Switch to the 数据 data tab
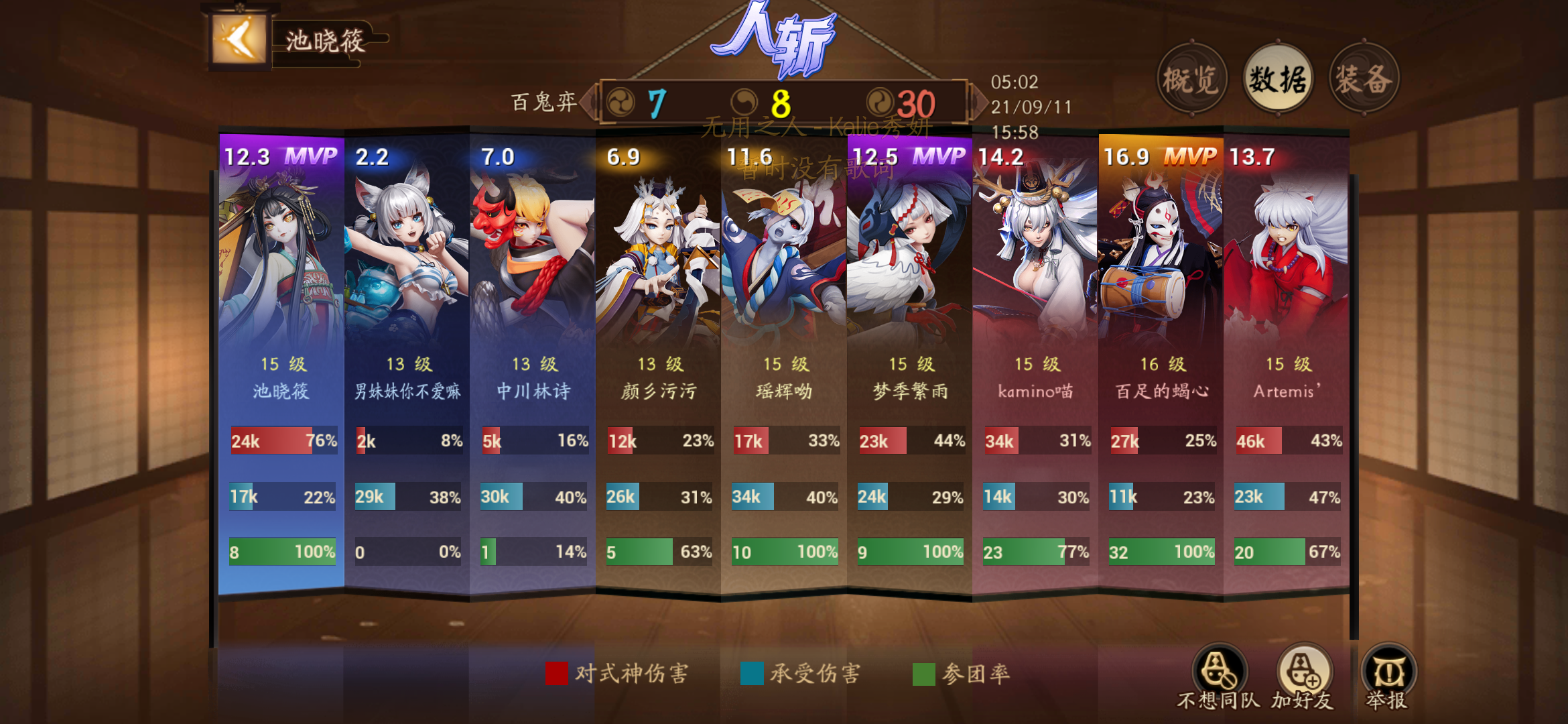 1277,77
